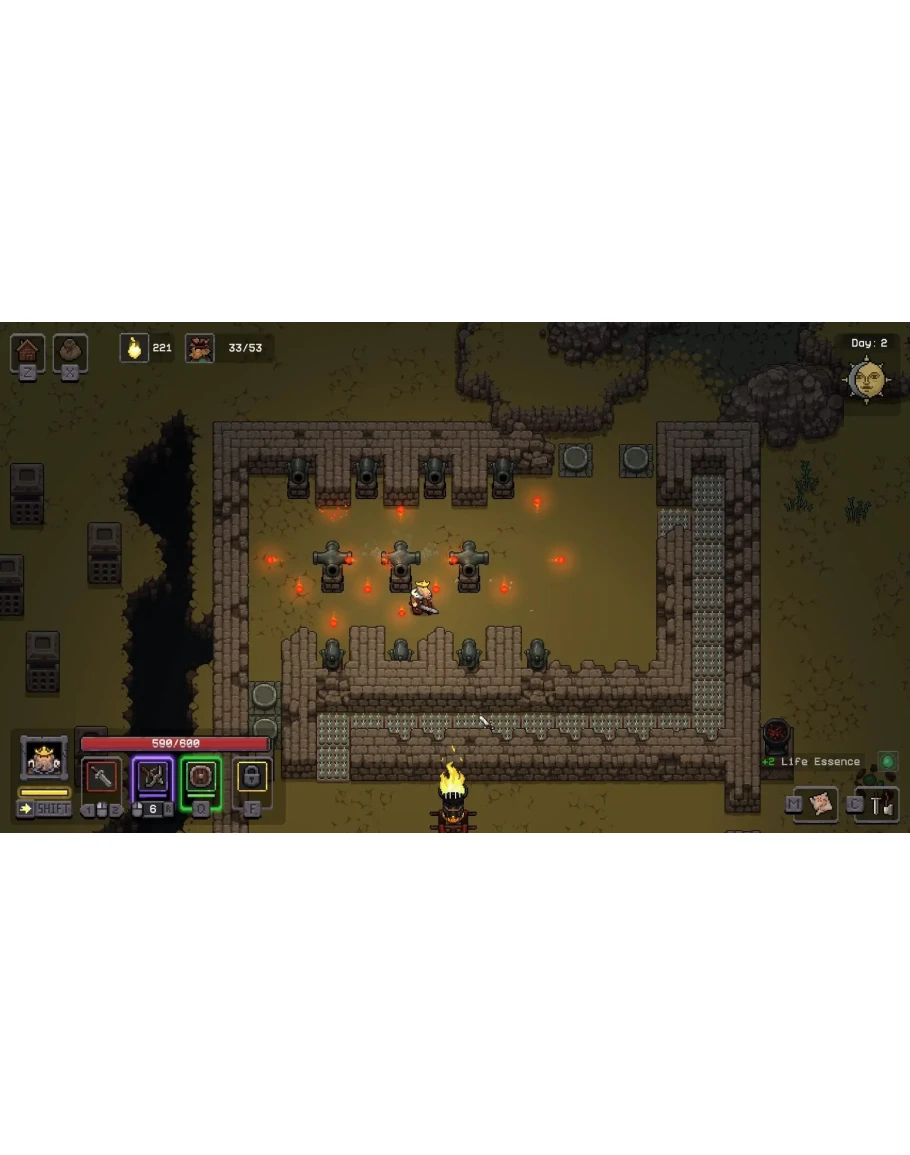Screen dimensions: 910x1155
Task: Open the sack inventory icon
Action: pos(70,351)
